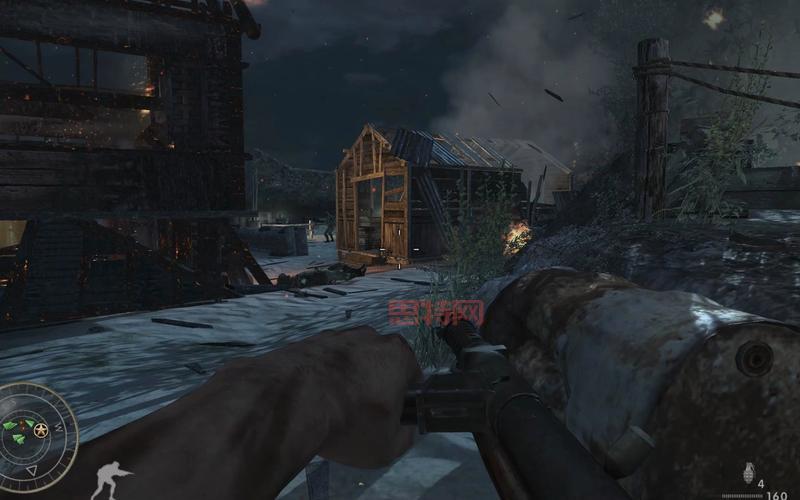Select the gold star objective marker
Screen dimensions: 800x500
point(41,430)
